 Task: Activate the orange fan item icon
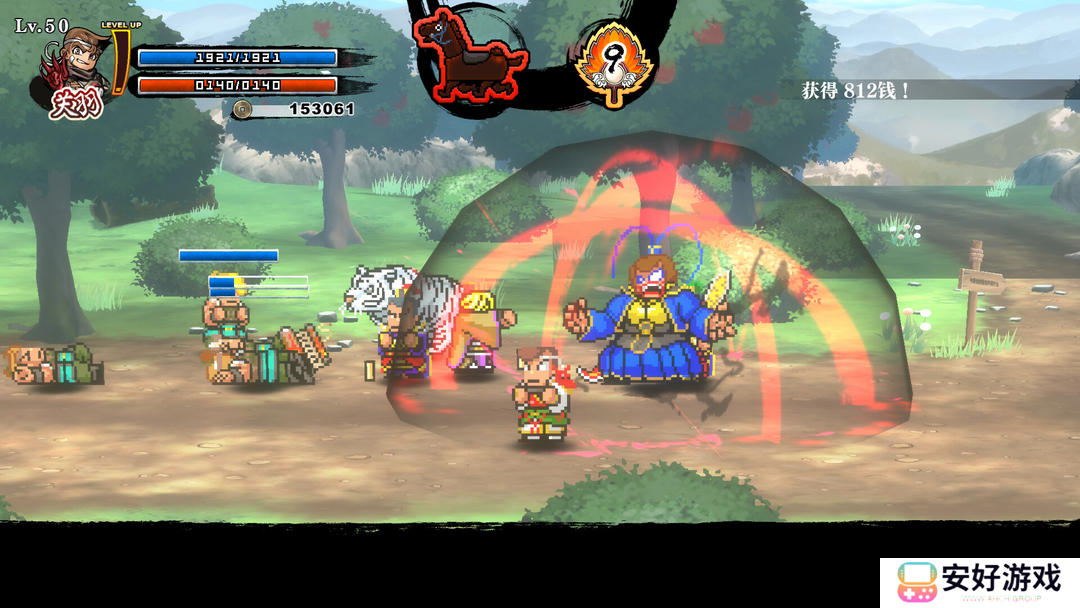coord(613,62)
